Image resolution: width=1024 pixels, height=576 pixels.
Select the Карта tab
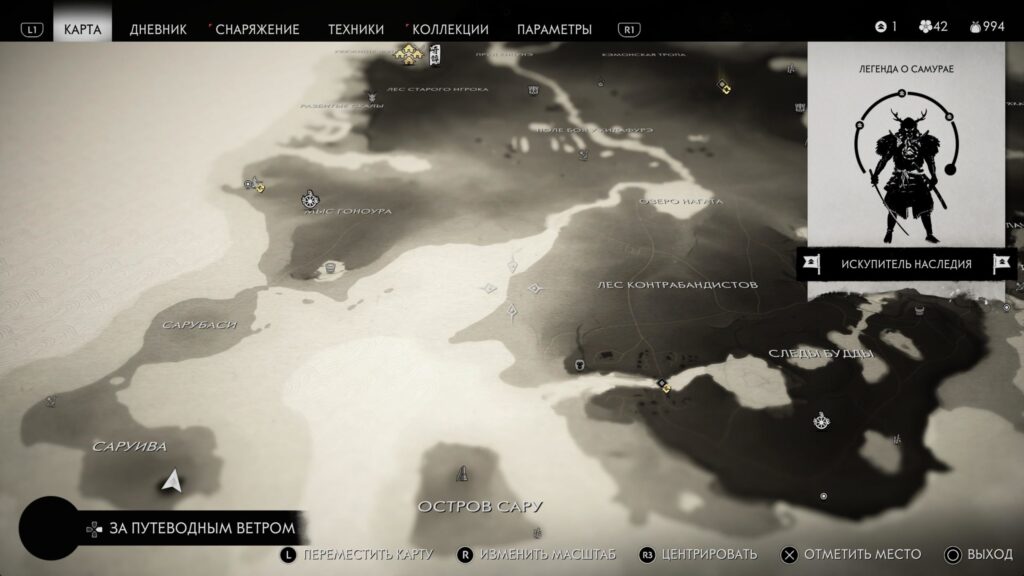[82, 29]
